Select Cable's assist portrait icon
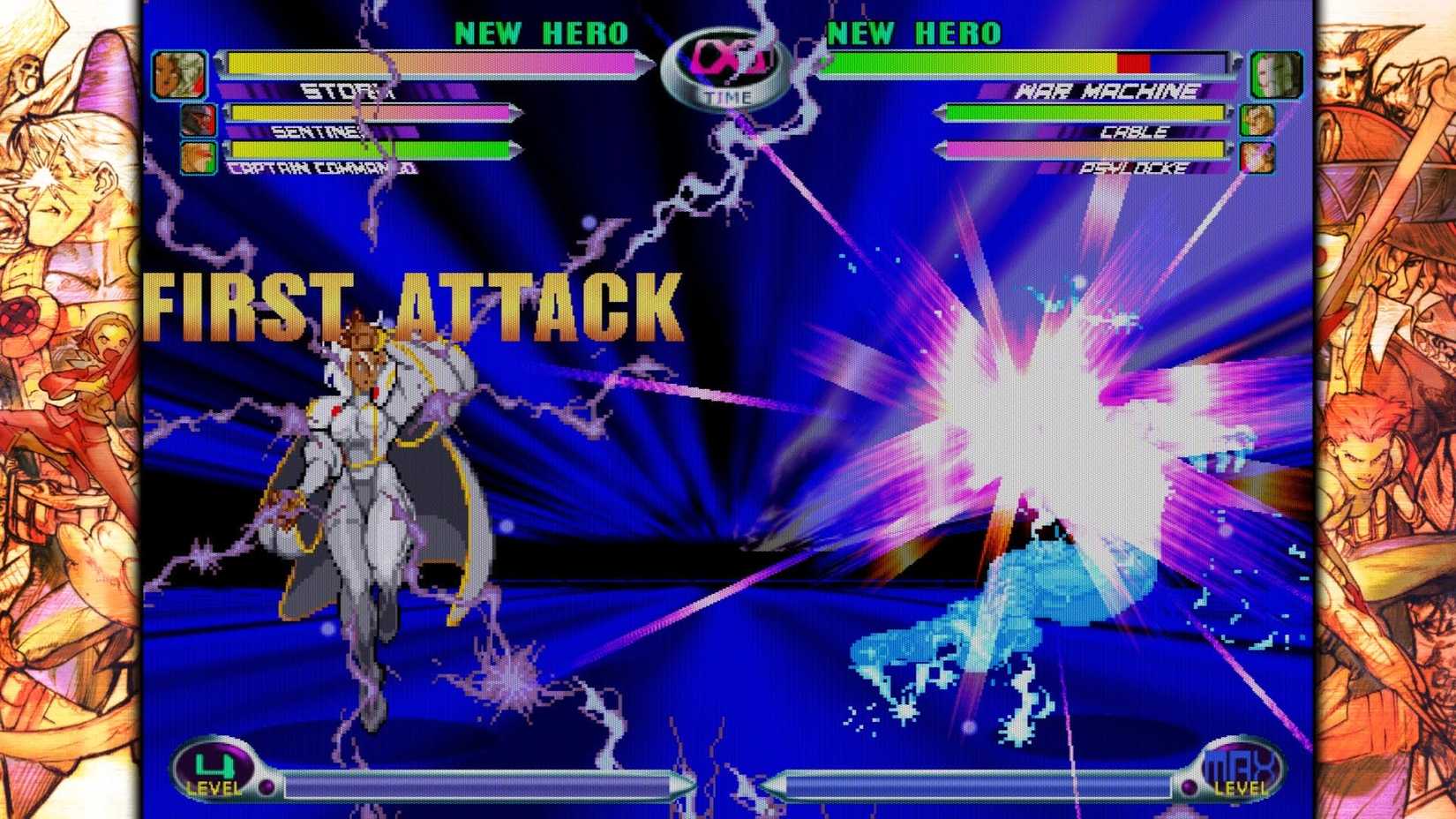The width and height of the screenshot is (1456, 819). pyautogui.click(x=1256, y=119)
